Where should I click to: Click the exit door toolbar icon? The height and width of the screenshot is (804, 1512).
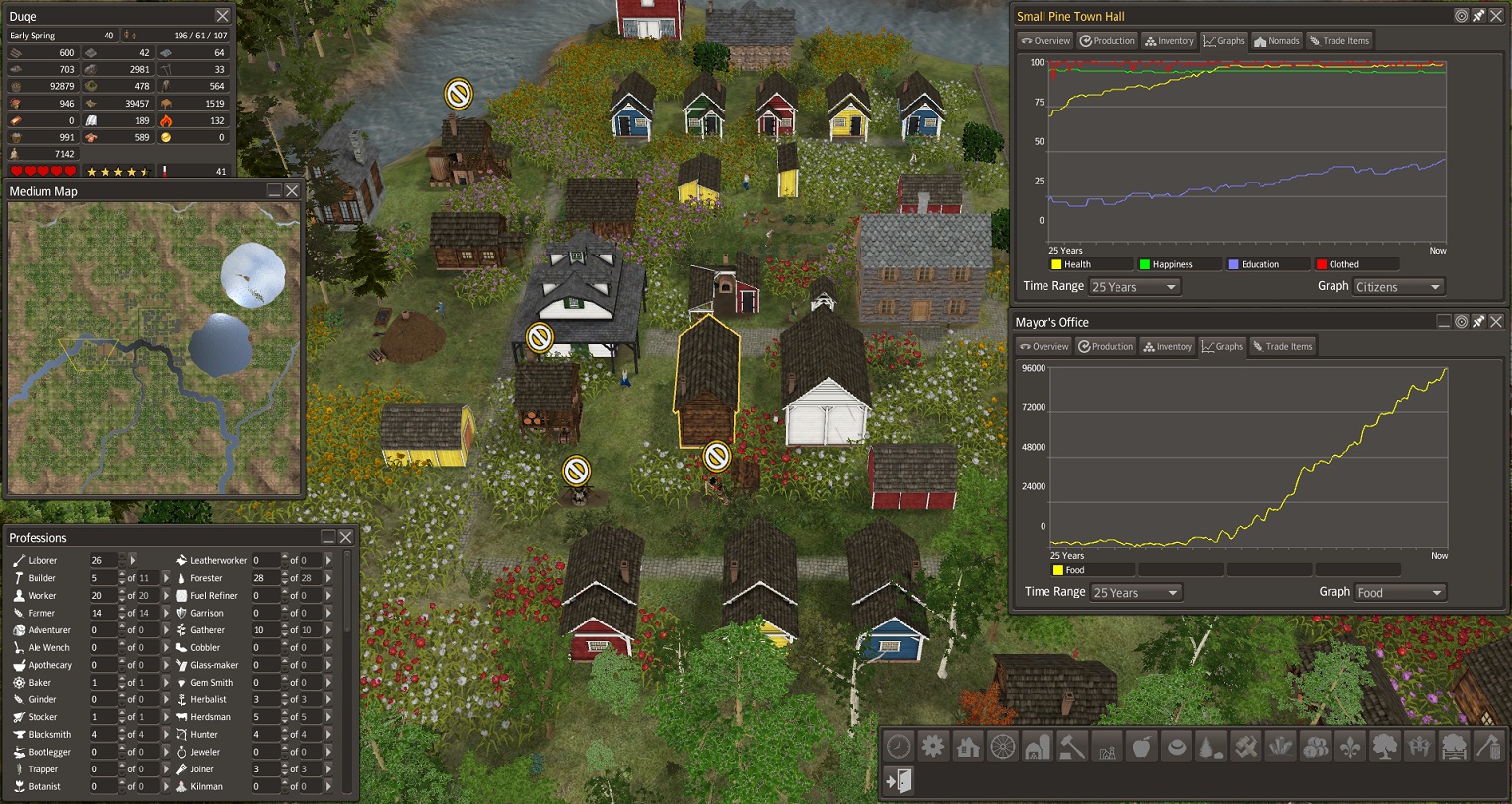click(899, 781)
